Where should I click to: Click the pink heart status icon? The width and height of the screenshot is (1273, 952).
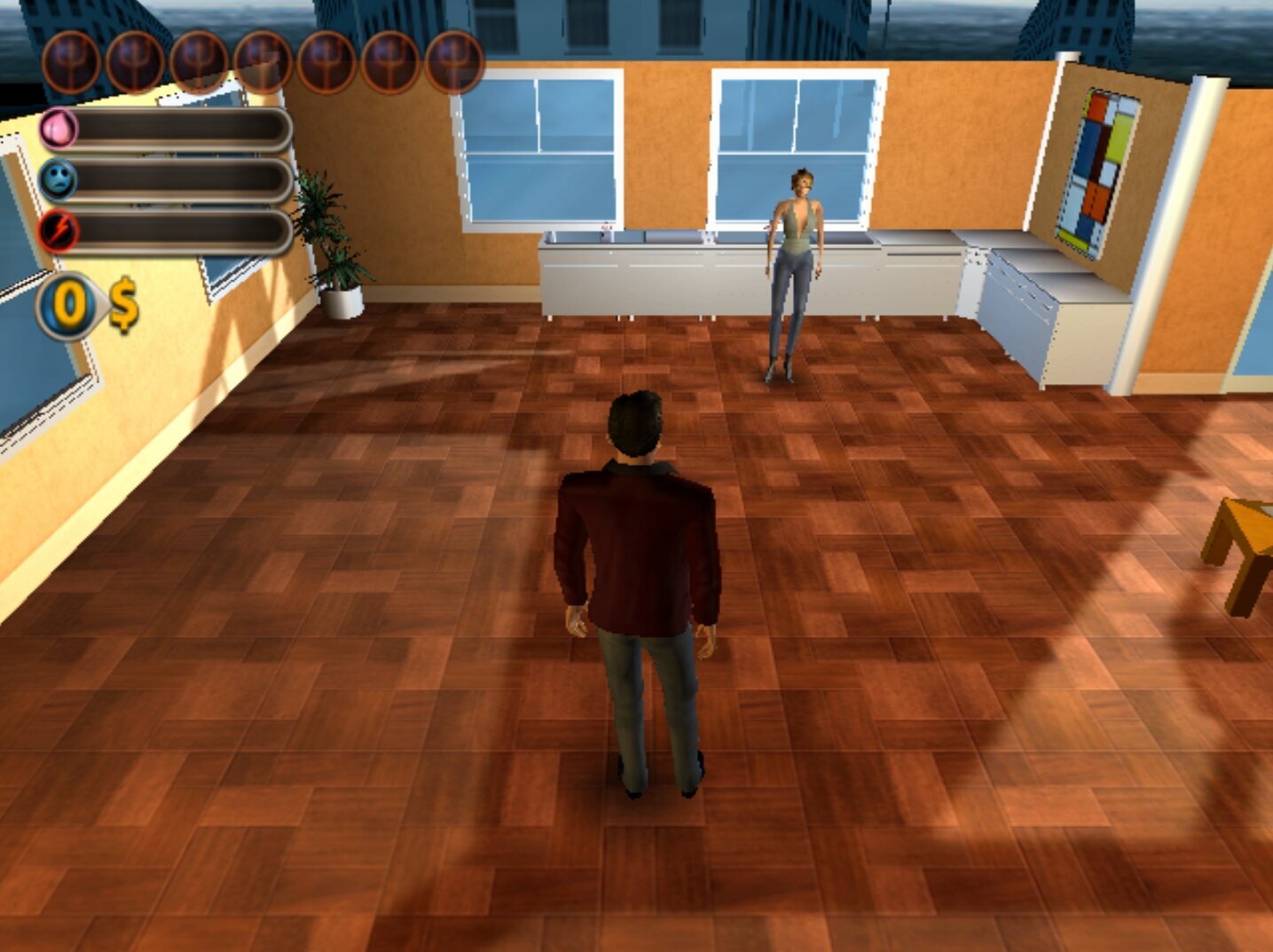tap(59, 130)
